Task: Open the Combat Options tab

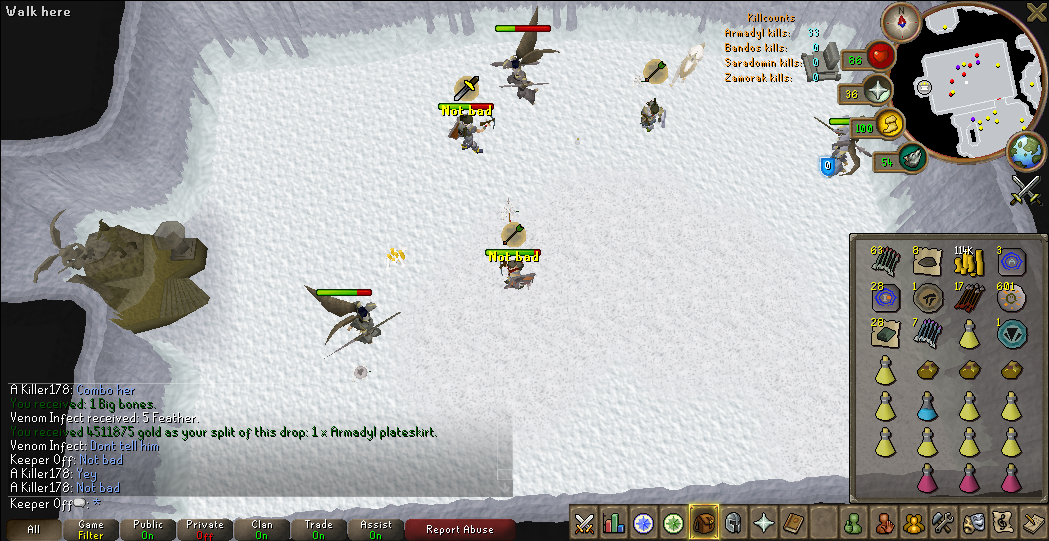Action: [x=584, y=522]
